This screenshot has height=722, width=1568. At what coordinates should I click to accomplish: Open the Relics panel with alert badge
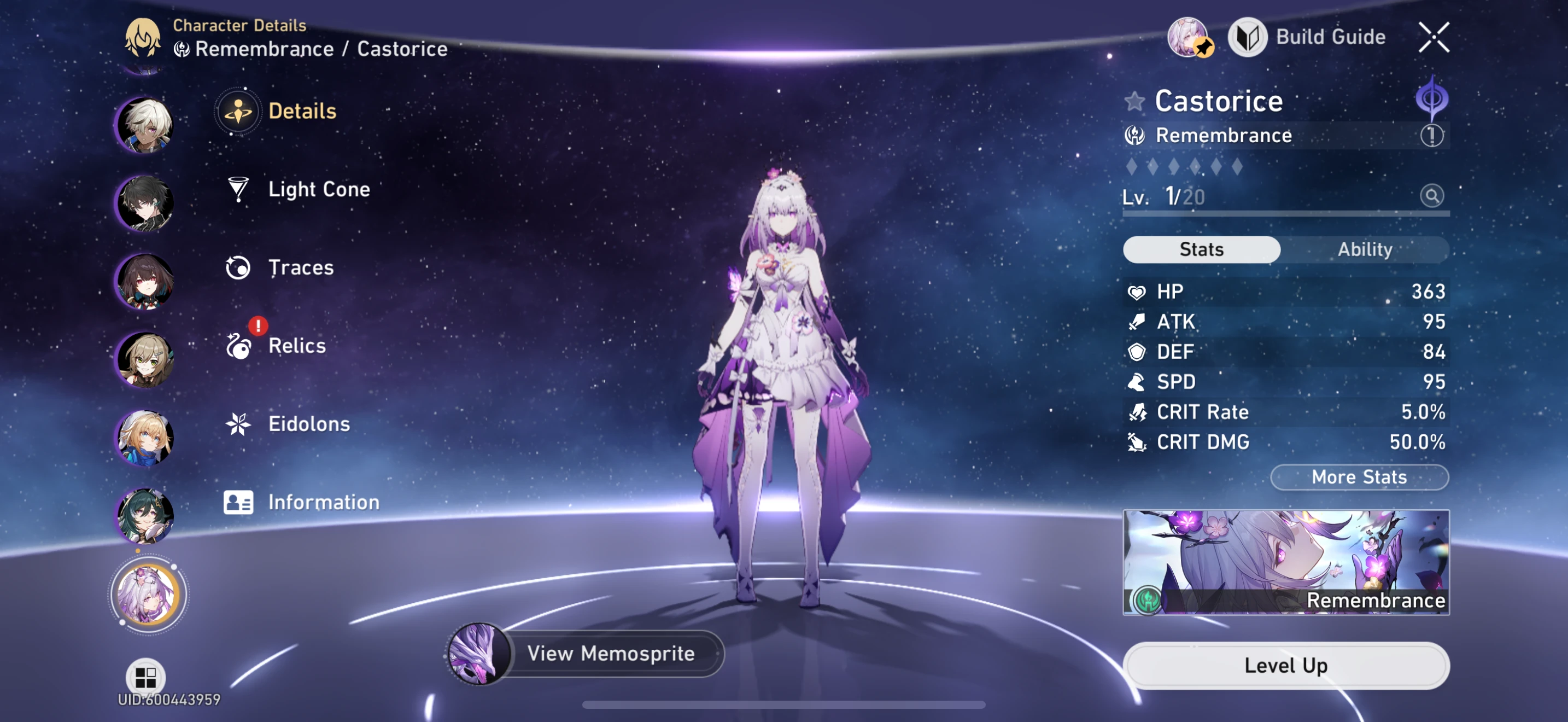click(x=296, y=345)
